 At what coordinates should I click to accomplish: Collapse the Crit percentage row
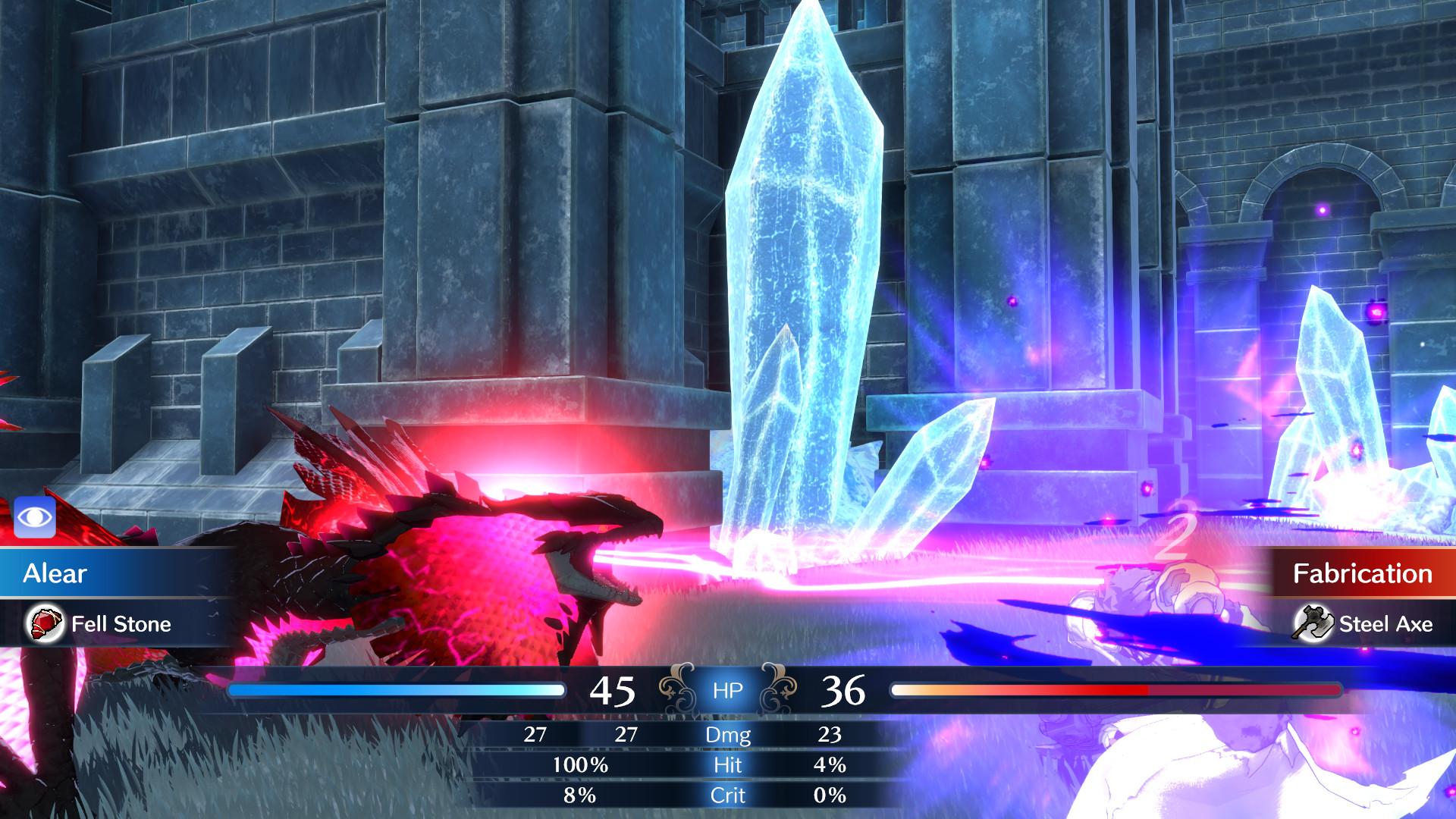728,795
